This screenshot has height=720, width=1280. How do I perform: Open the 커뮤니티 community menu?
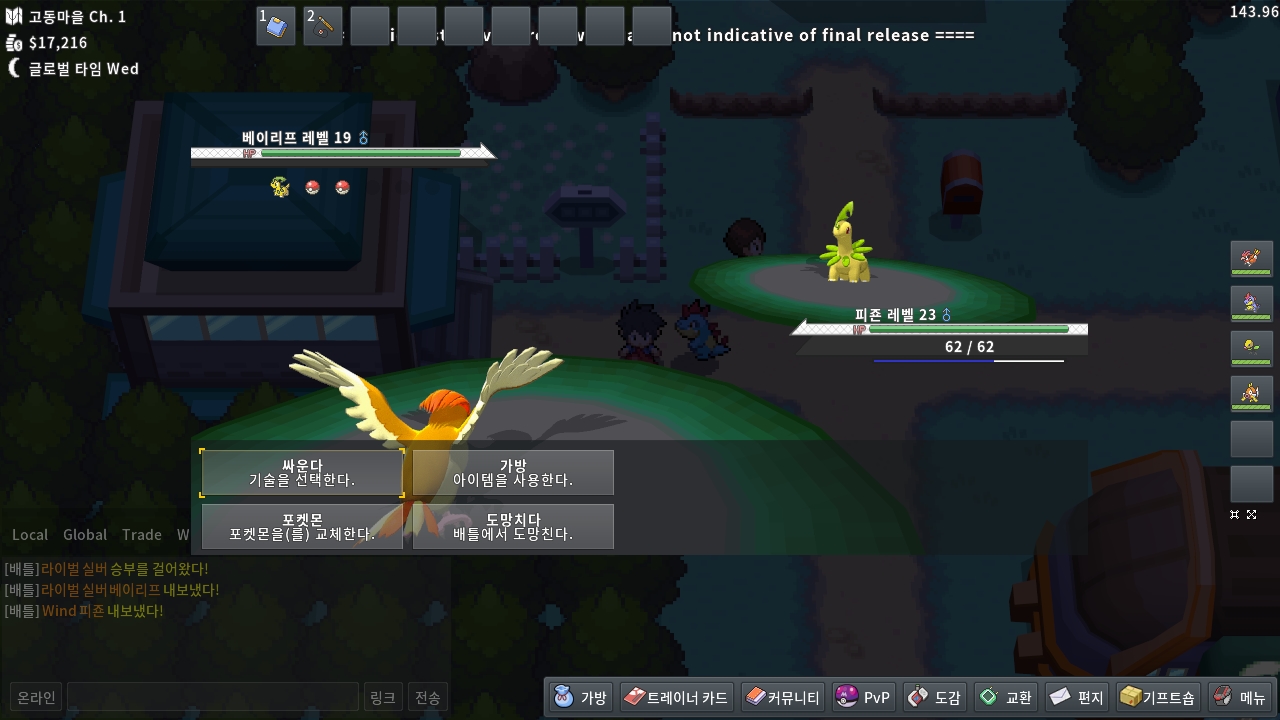tap(783, 697)
